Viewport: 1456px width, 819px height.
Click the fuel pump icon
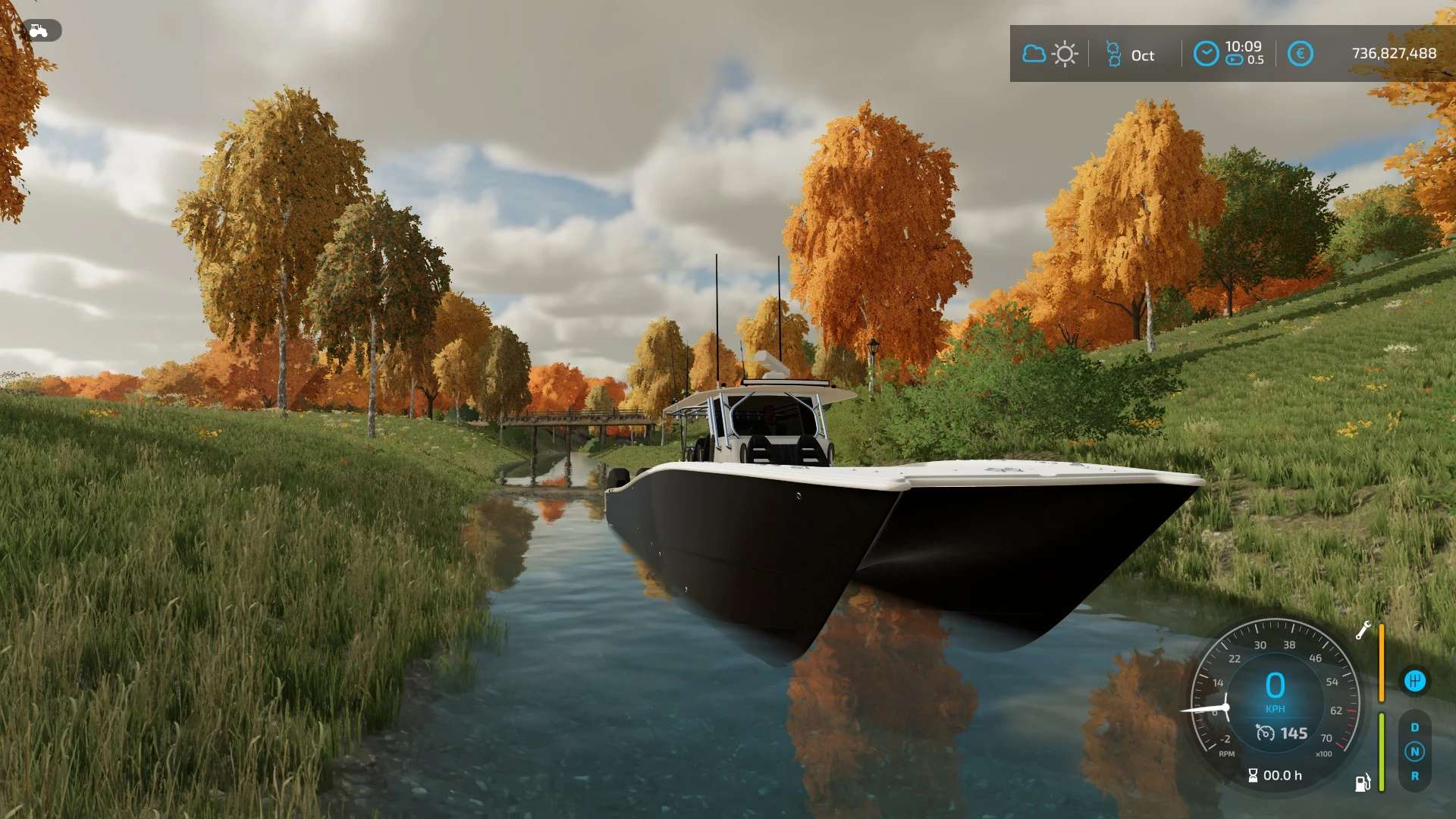(x=1363, y=783)
